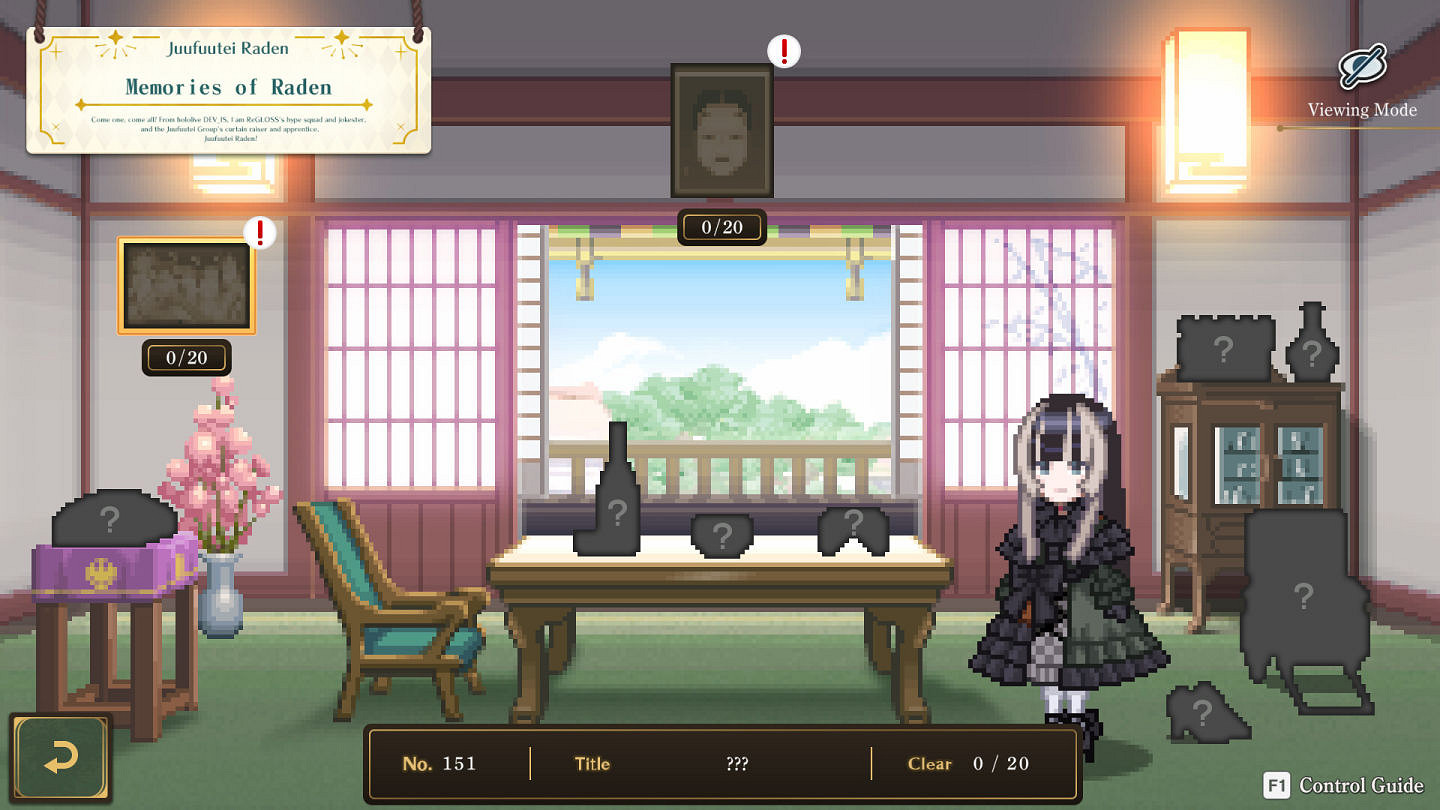Select the small unknown item on the floor
This screenshot has width=1440, height=810.
click(1200, 713)
